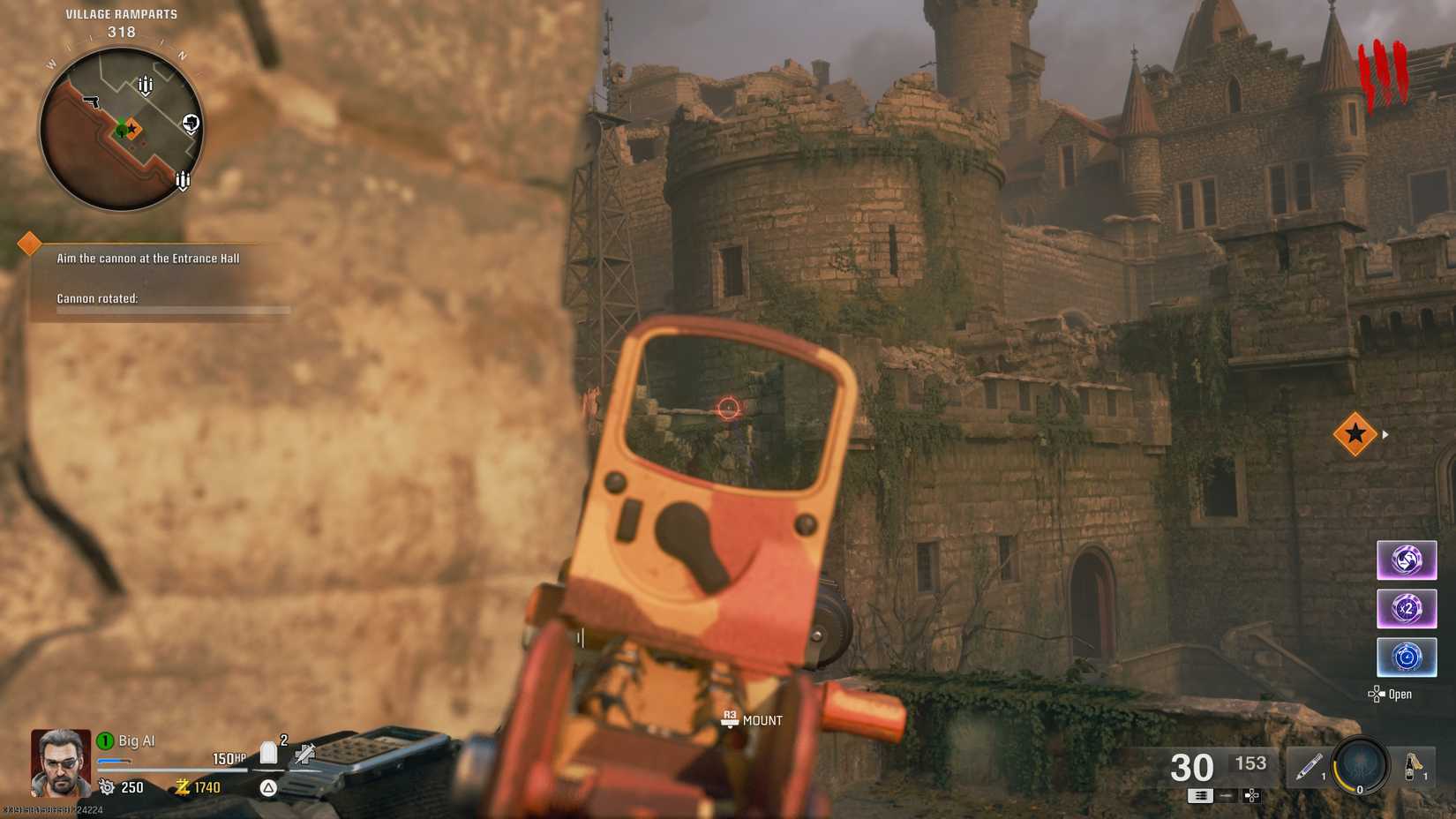The width and height of the screenshot is (1456, 819).
Task: Click the ammo reserve counter 153
Action: tap(1250, 763)
